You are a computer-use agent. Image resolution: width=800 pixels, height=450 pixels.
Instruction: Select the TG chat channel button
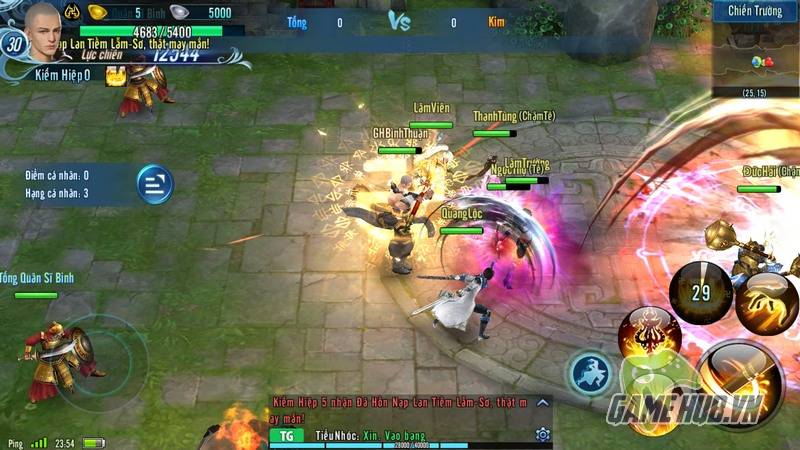[x=285, y=436]
